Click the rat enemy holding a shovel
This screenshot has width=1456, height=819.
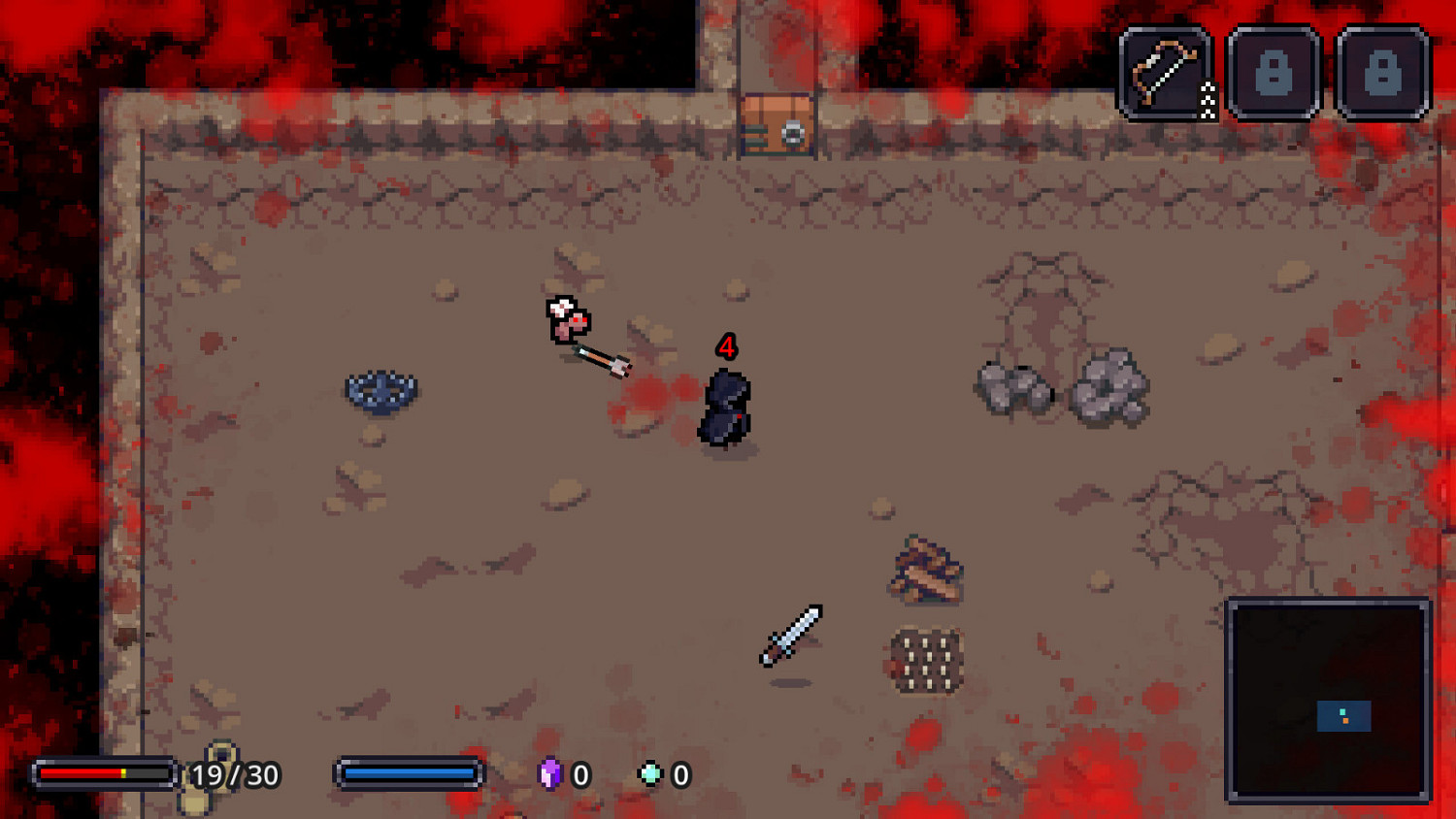566,320
